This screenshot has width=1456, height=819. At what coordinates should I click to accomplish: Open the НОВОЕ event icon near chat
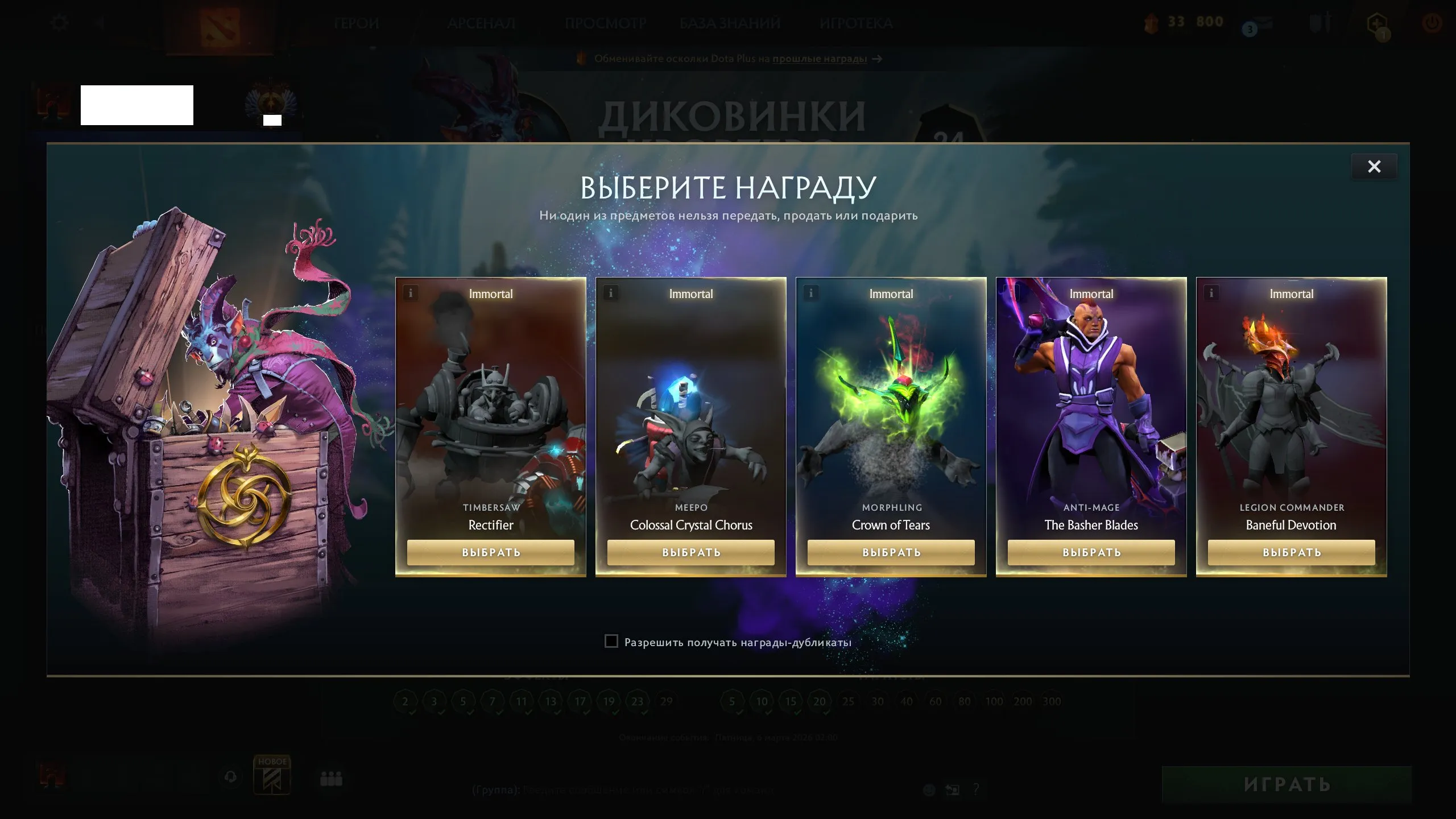coord(273,775)
